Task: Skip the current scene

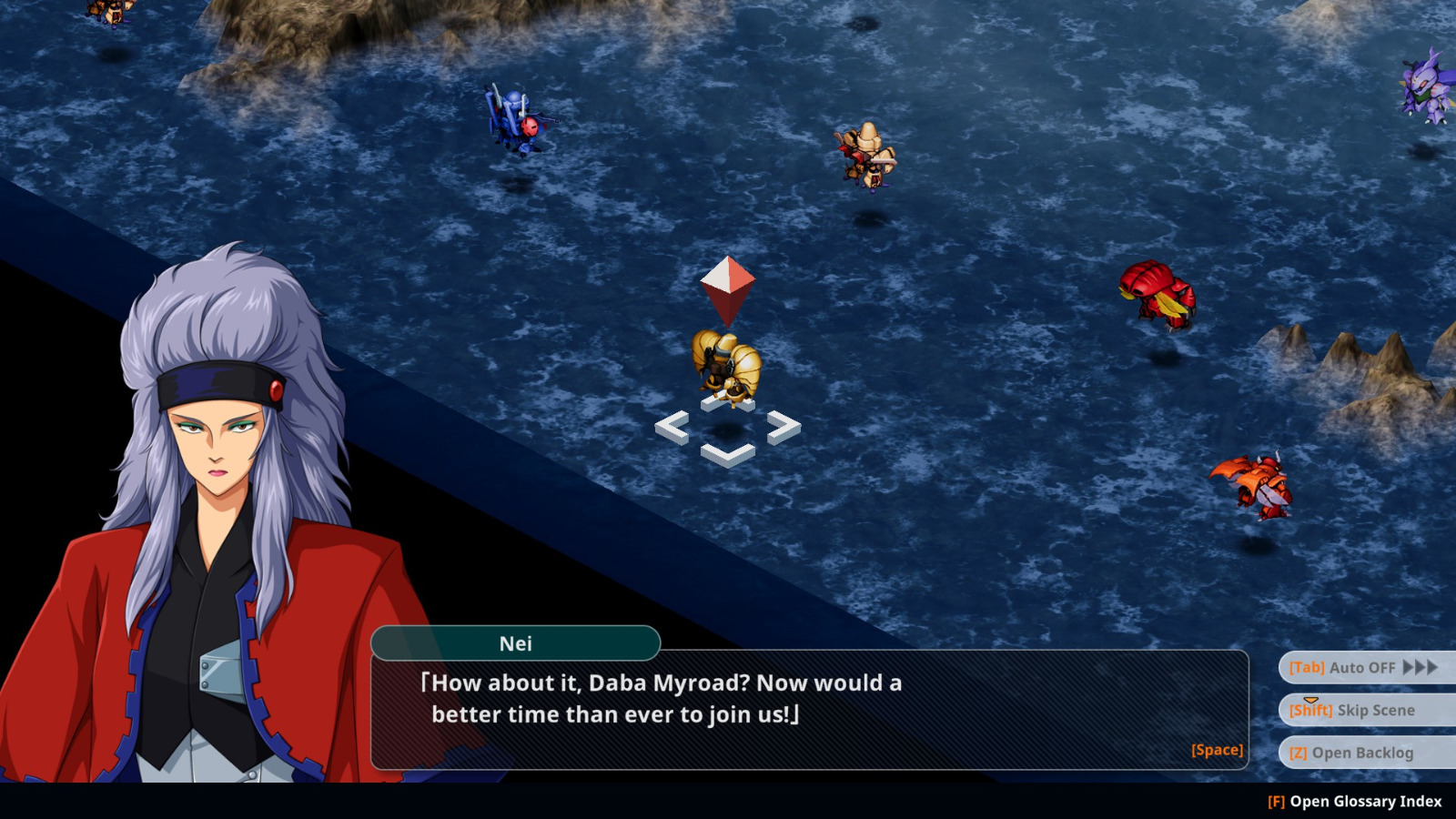Action: coord(1363,711)
